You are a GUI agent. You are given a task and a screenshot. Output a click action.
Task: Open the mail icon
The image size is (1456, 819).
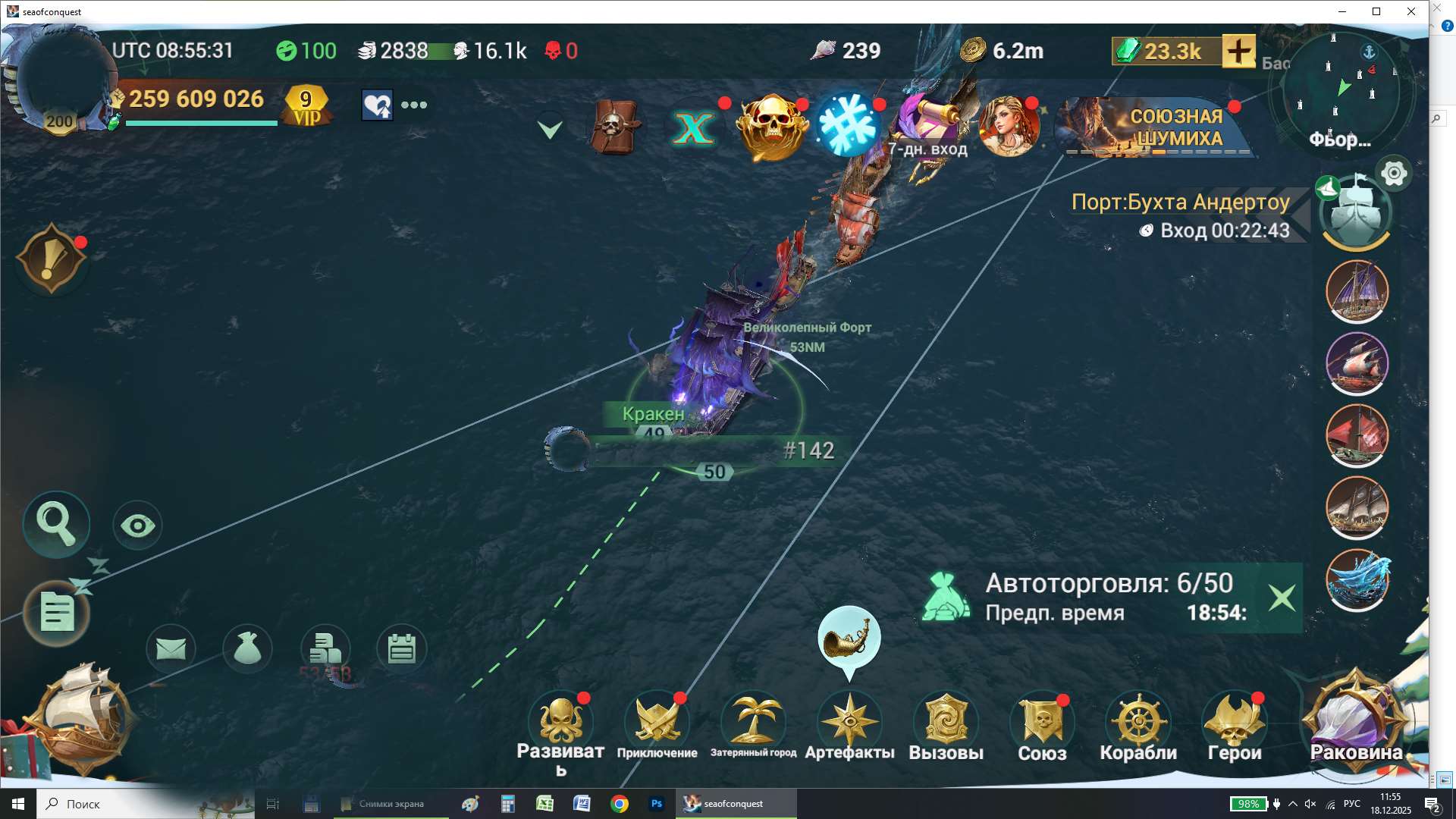click(x=171, y=648)
